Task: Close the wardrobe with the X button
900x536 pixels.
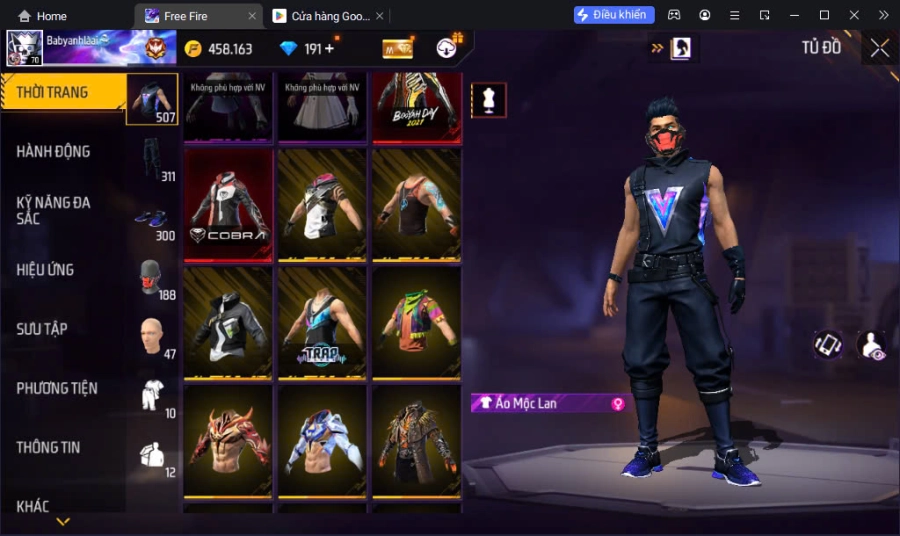Action: coord(879,48)
